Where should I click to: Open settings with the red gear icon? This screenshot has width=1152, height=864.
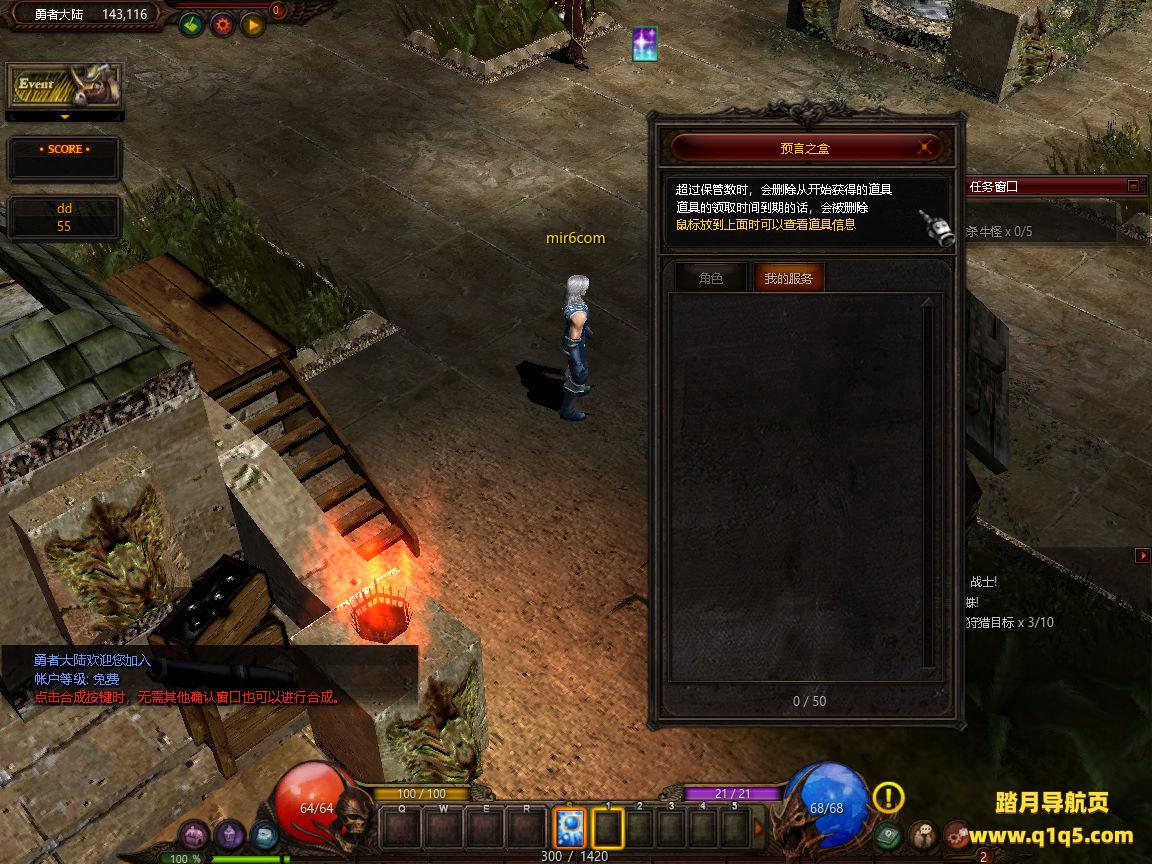pos(222,24)
